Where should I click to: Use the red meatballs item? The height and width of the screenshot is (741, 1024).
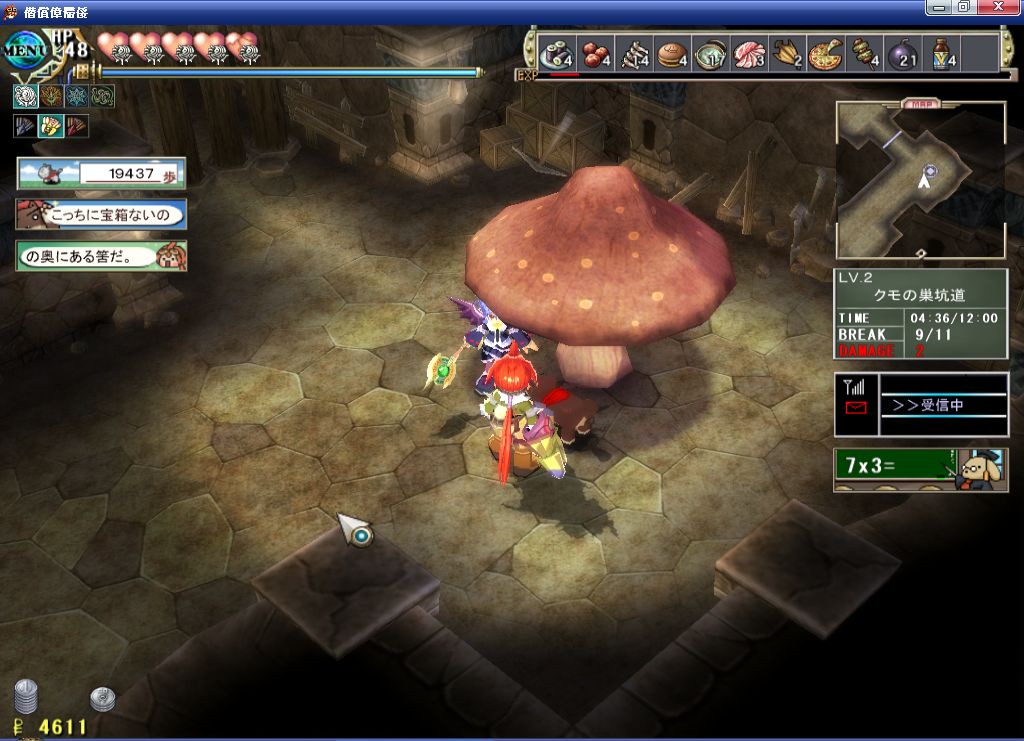(595, 53)
